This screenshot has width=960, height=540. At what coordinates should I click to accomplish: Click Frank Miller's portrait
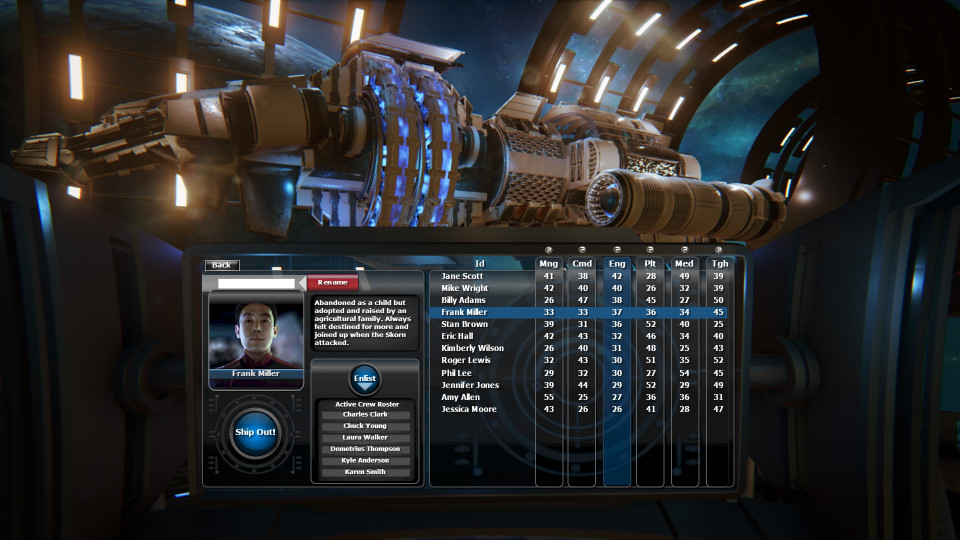pyautogui.click(x=254, y=334)
